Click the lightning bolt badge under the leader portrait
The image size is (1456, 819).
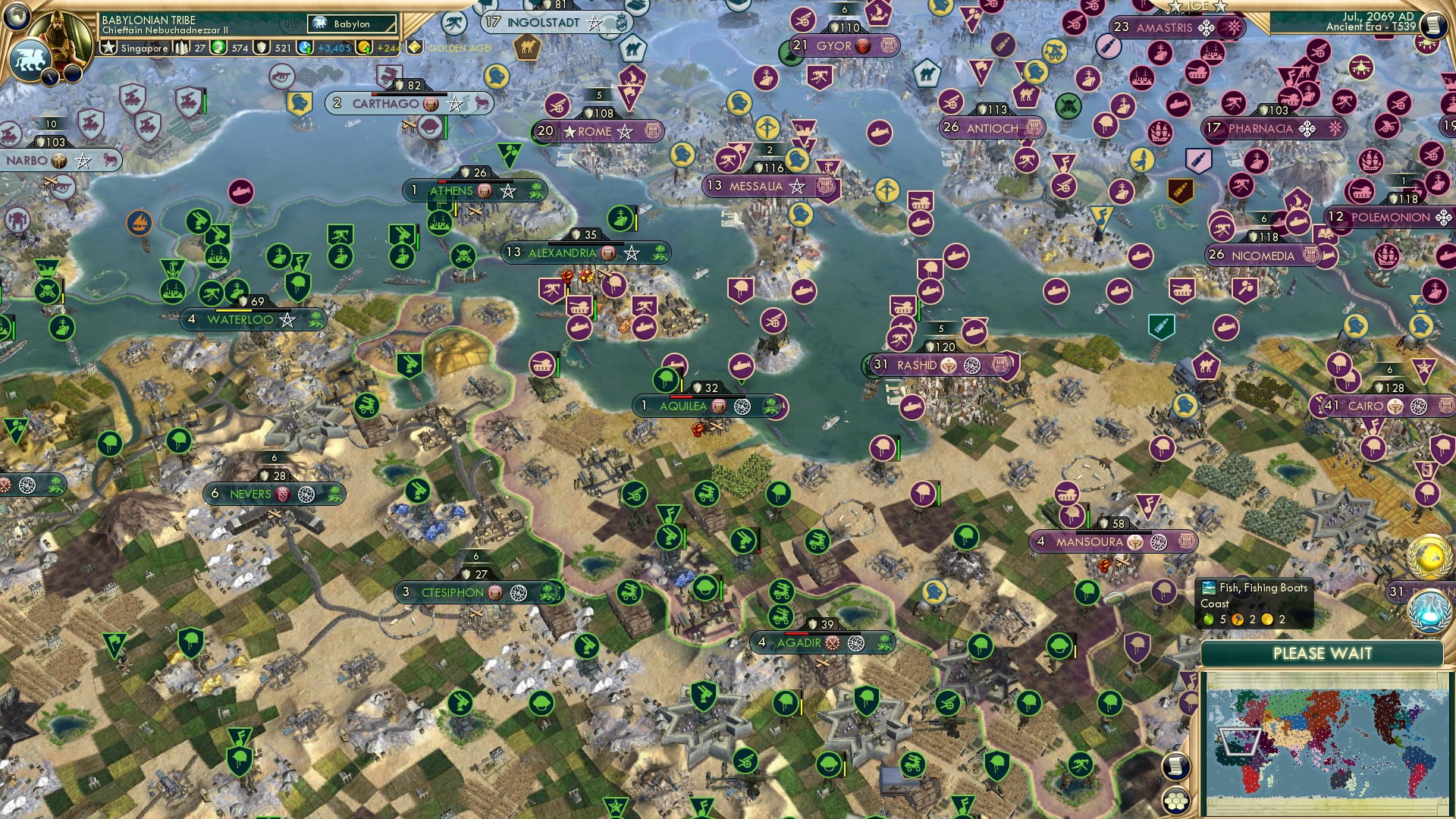49,77
